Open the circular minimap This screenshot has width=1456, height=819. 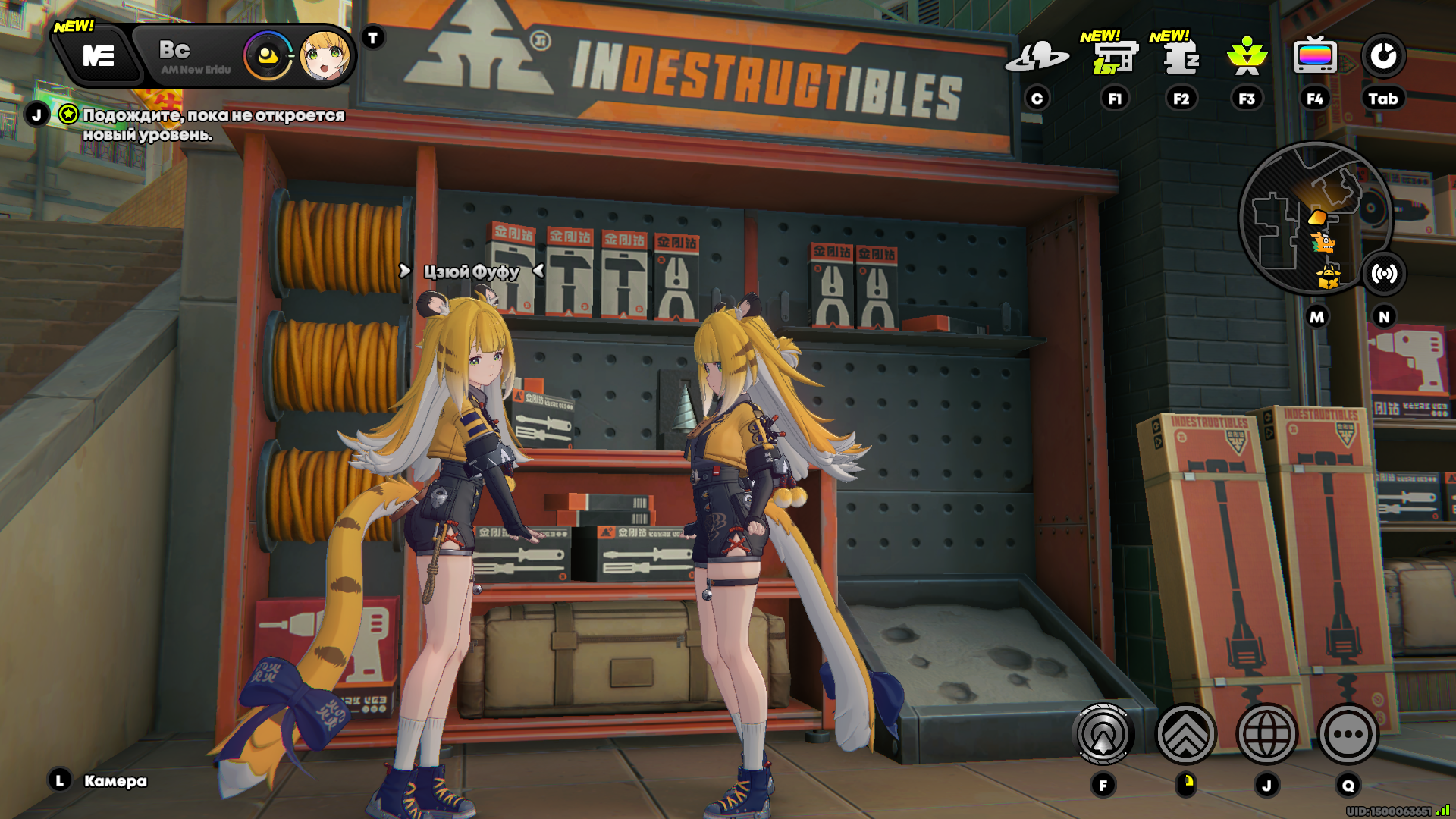(1314, 218)
